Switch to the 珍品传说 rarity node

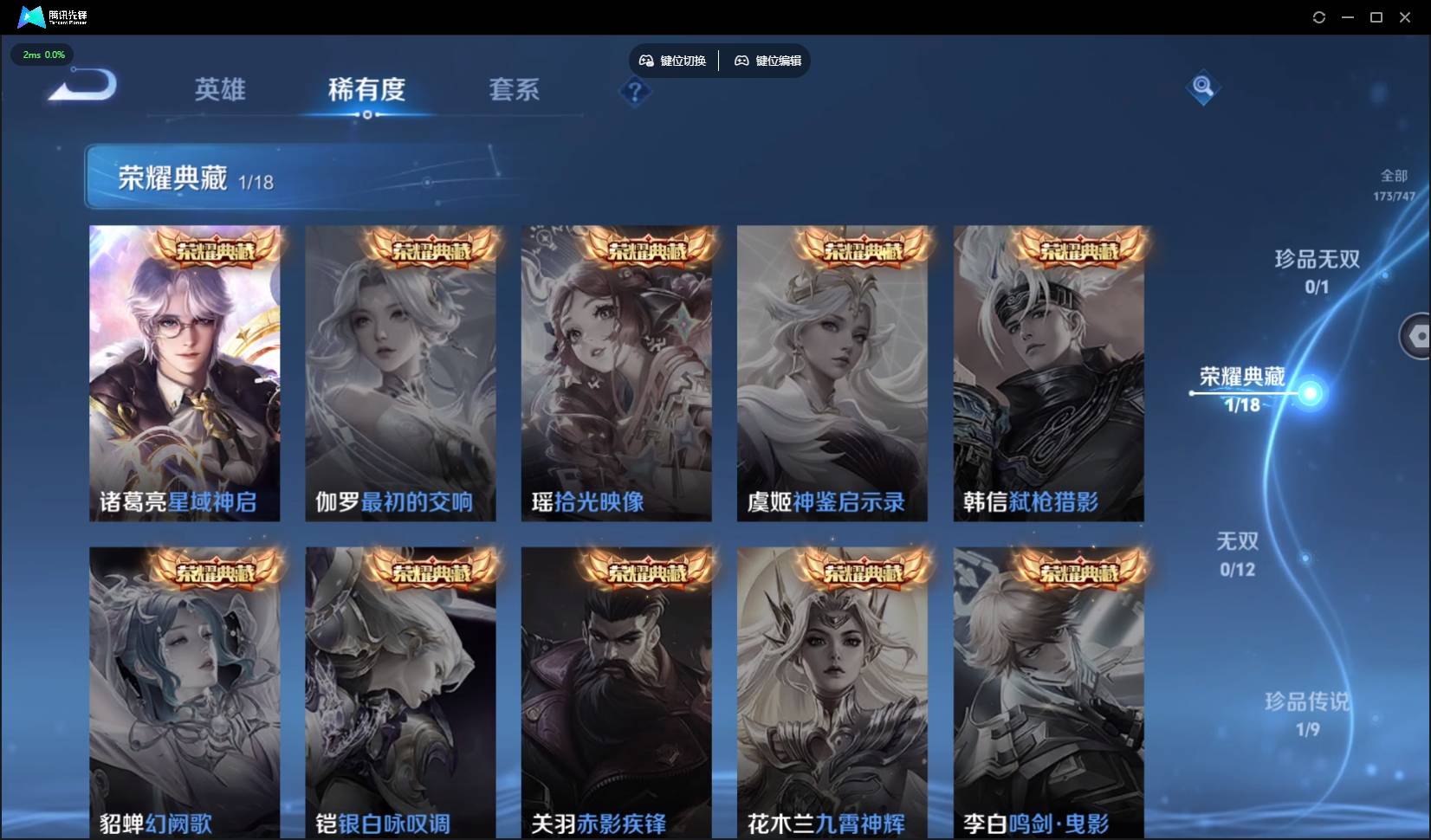pos(1306,714)
